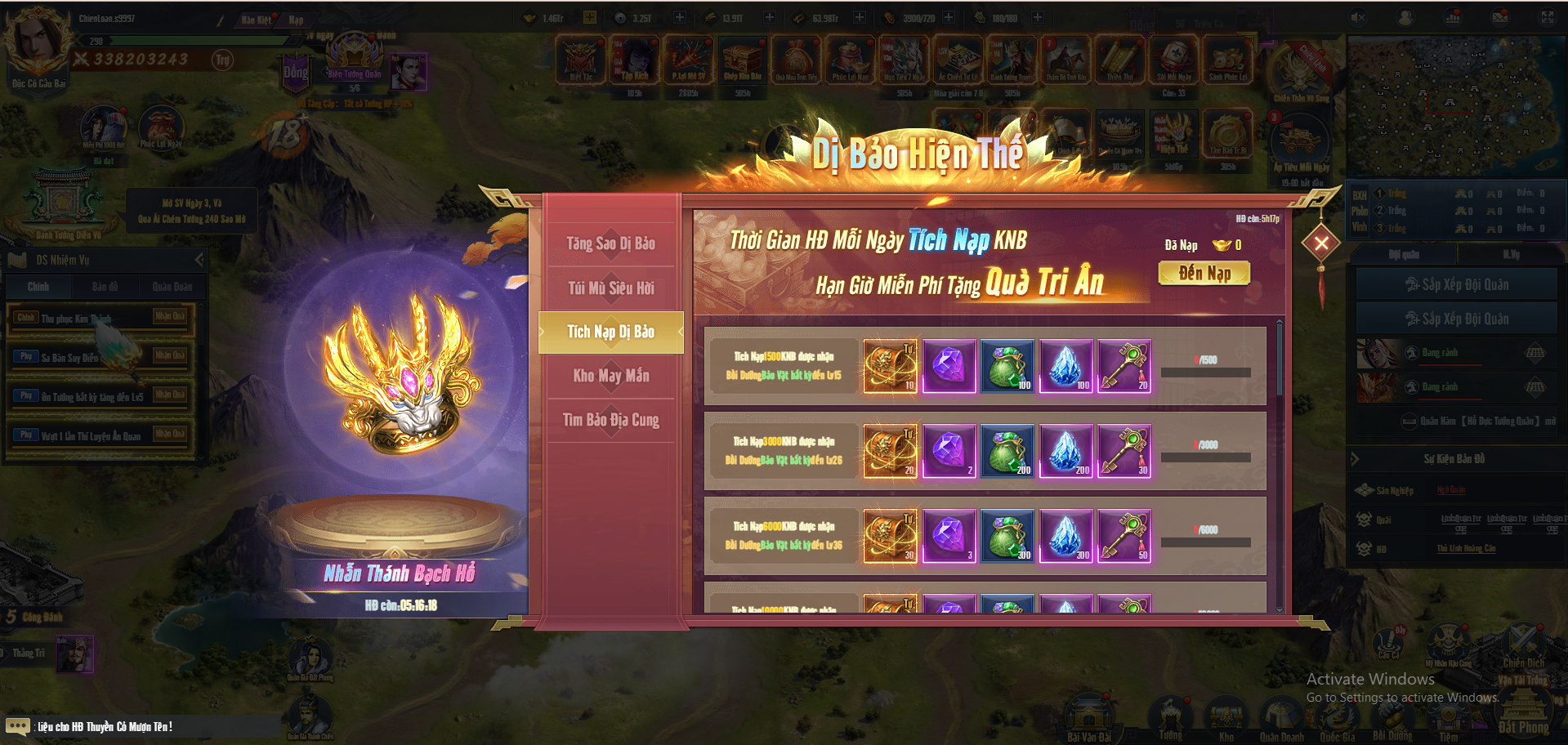Inspect the golden chest reward for 1500 KNB
The height and width of the screenshot is (745, 1568).
891,366
